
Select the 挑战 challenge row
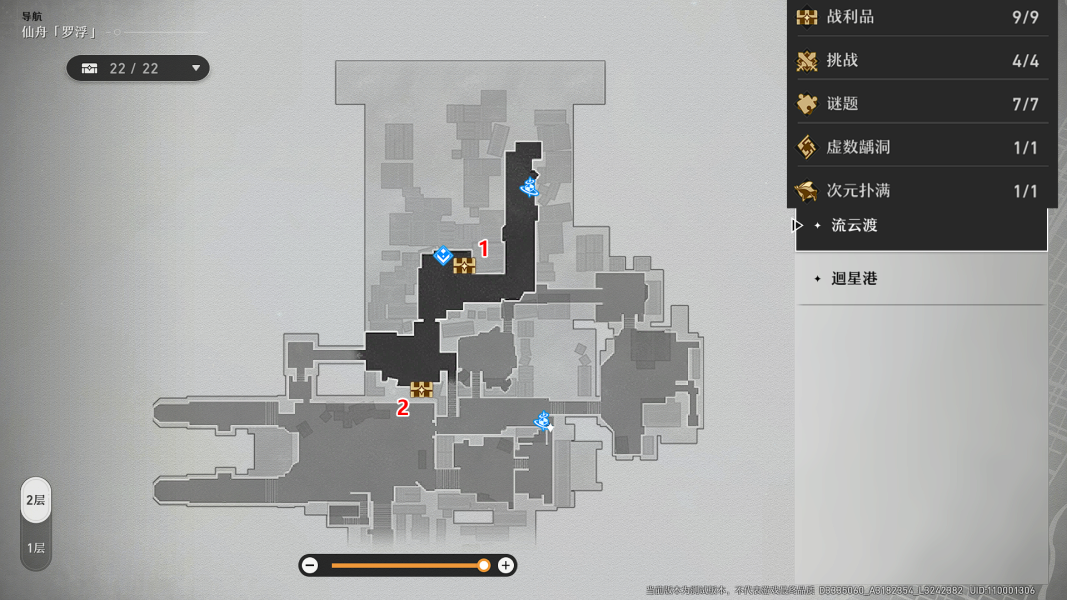coord(920,61)
